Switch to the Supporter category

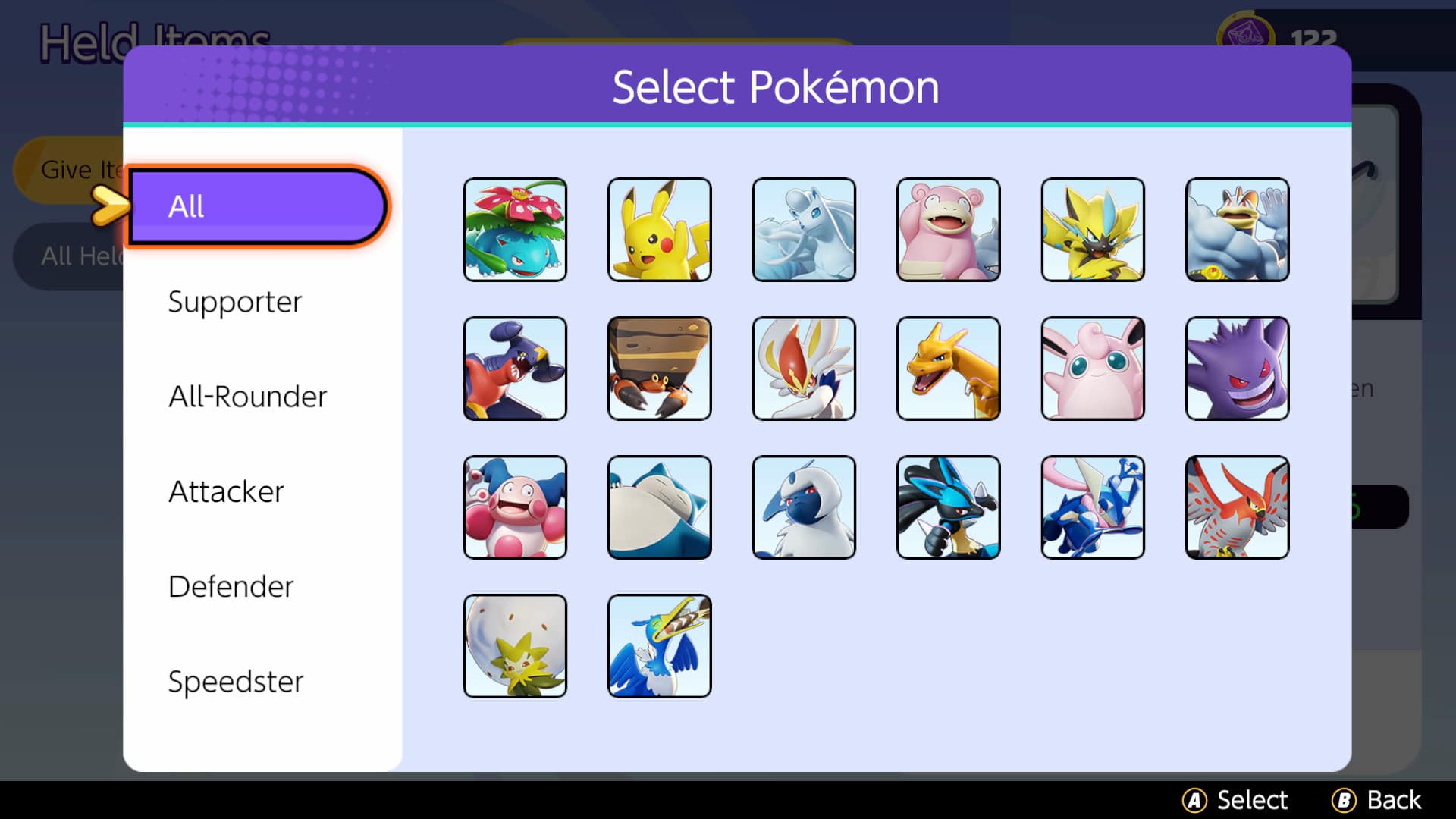235,302
